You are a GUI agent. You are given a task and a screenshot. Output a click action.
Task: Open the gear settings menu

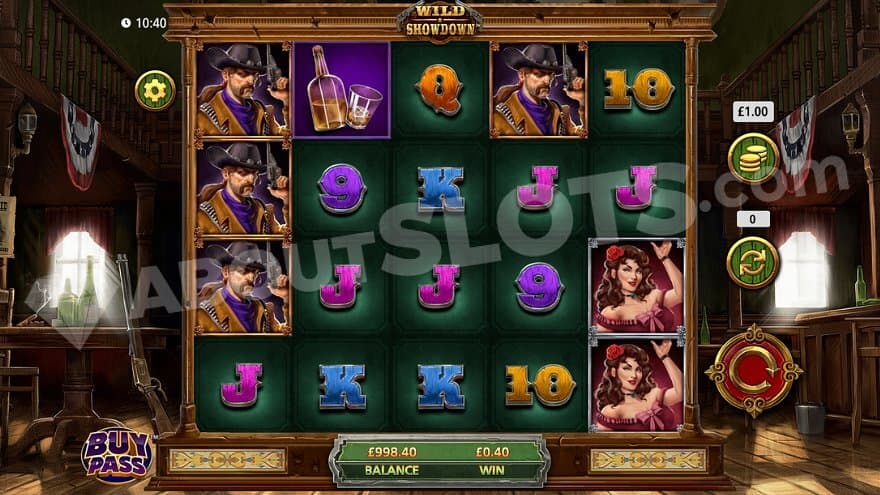pos(155,90)
